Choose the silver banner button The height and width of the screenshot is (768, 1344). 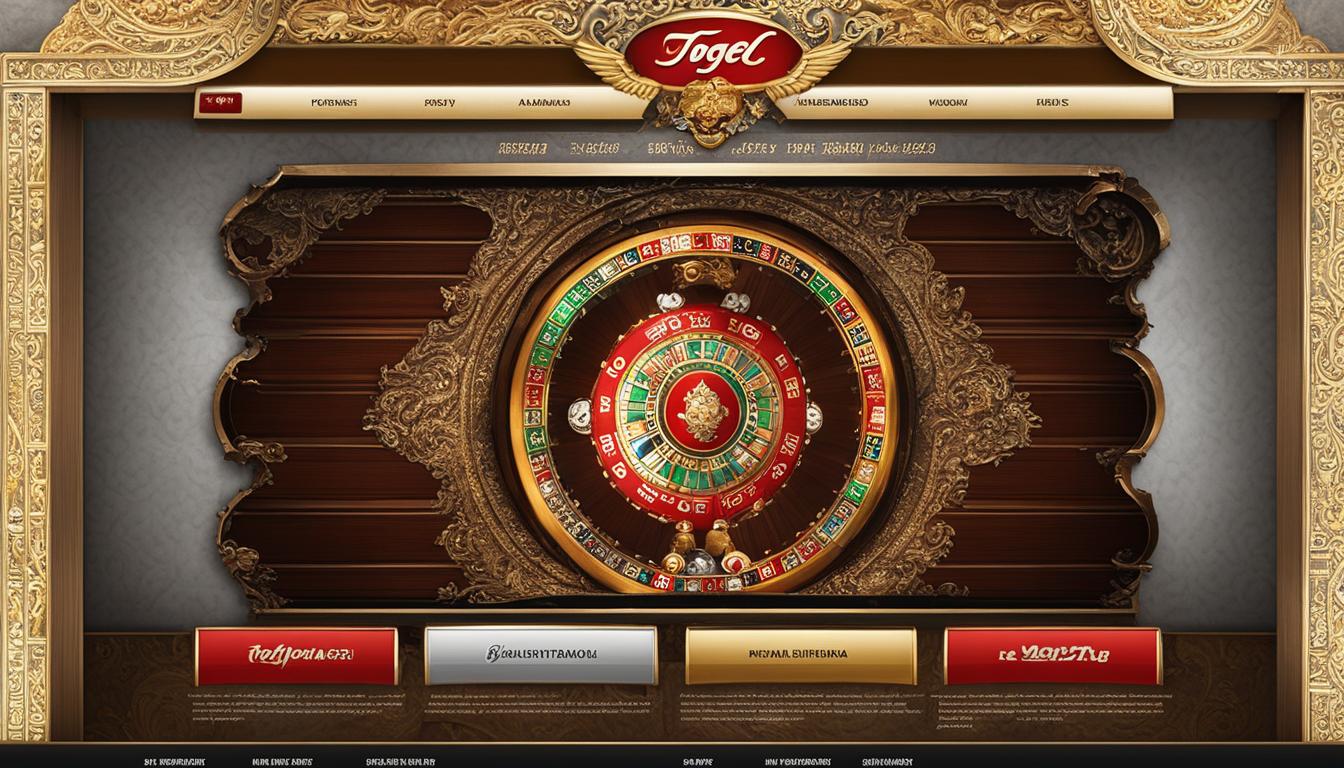[540, 655]
